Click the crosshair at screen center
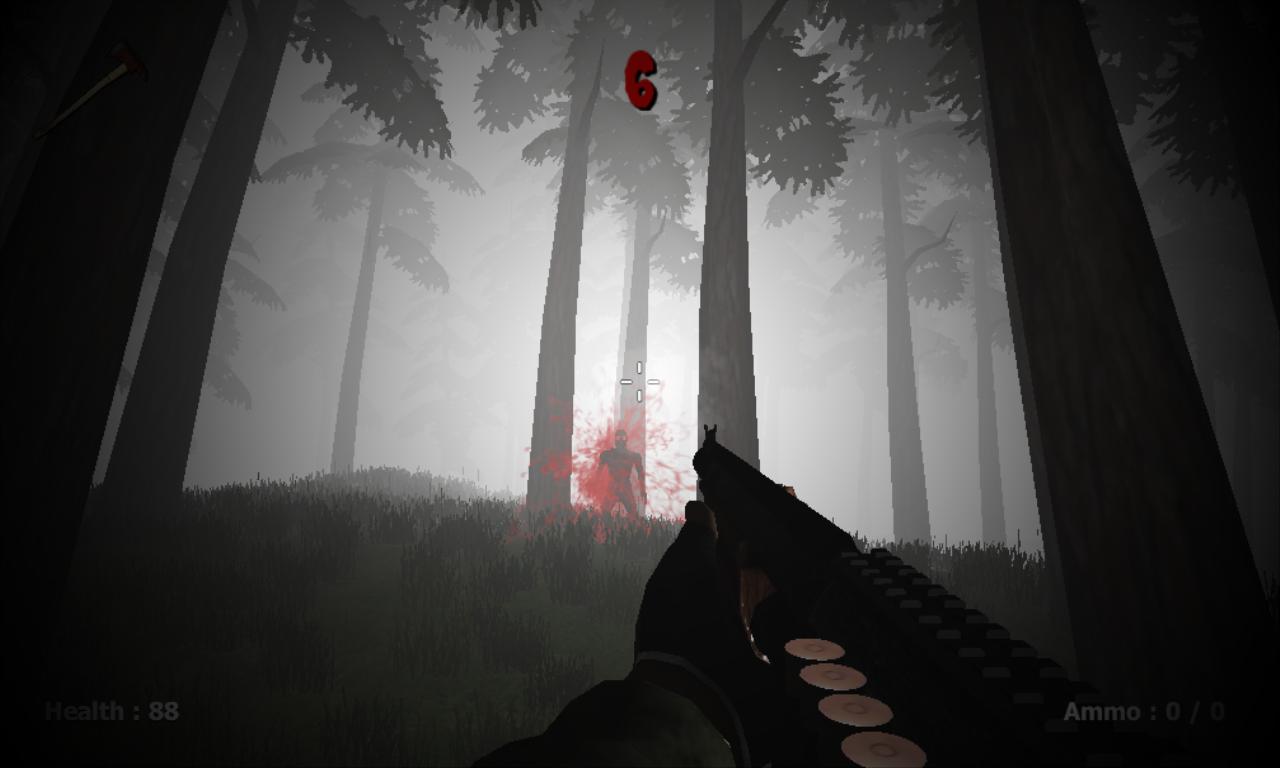1280x768 pixels. pos(640,381)
